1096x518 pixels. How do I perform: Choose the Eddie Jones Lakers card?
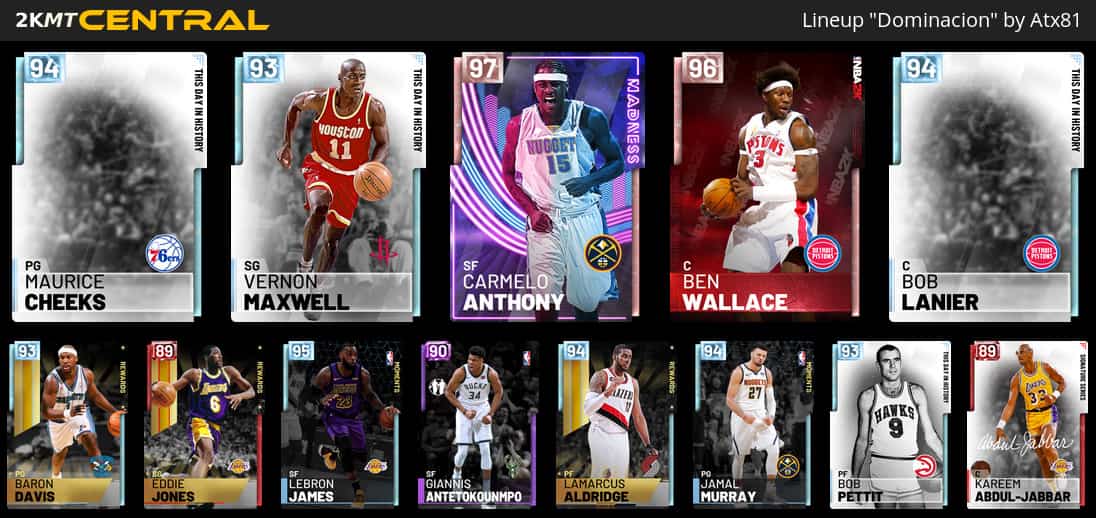[x=204, y=424]
